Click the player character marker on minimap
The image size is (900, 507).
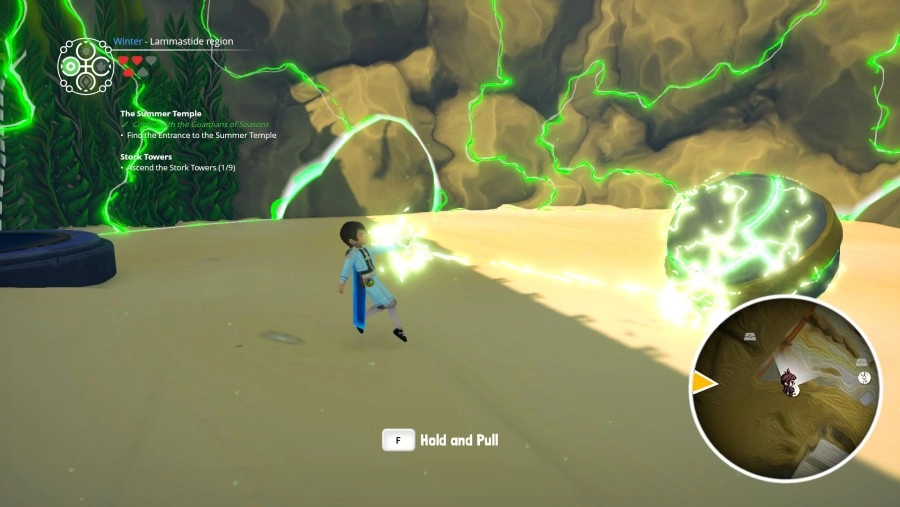789,381
